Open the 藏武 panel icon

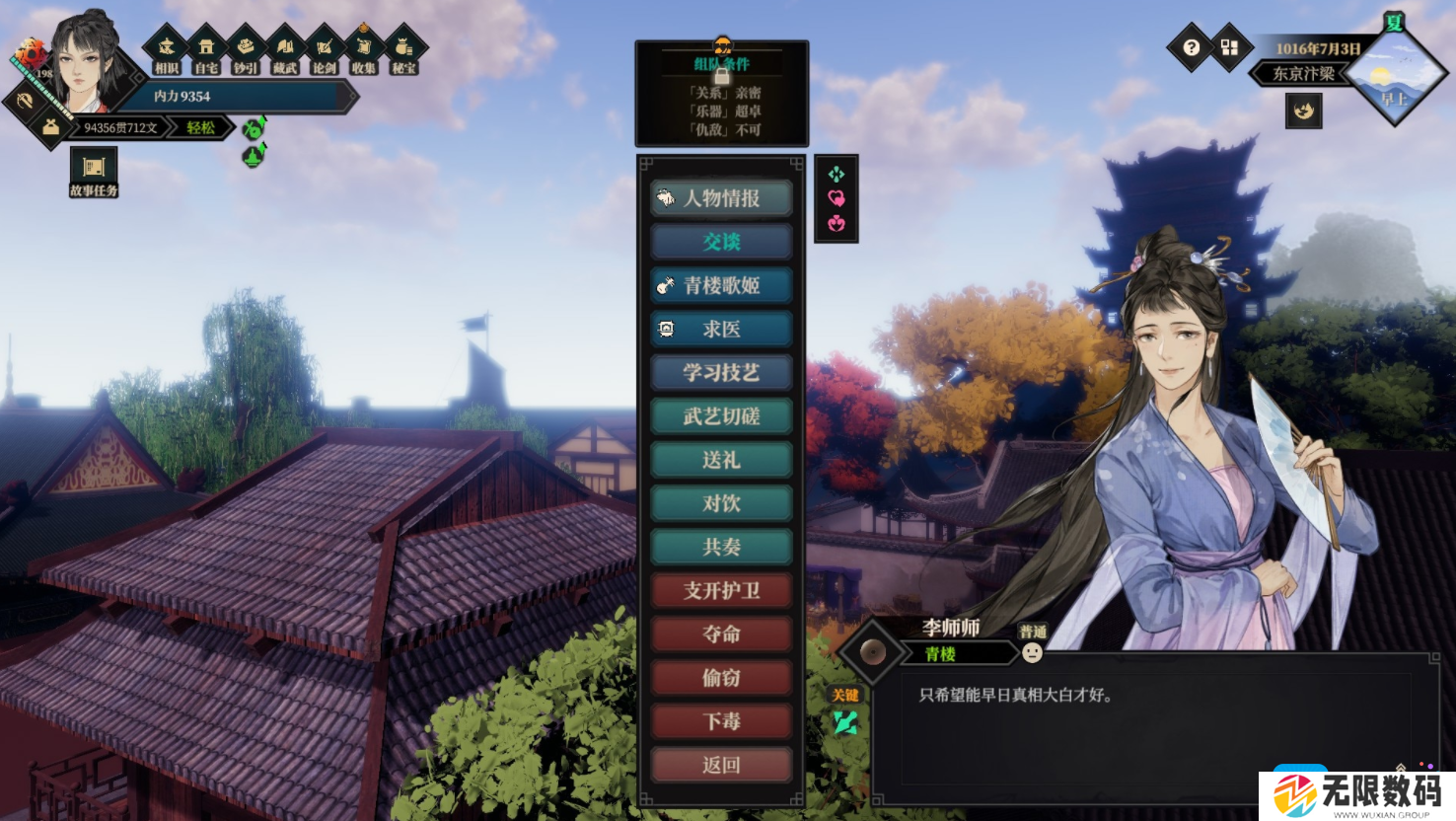point(286,45)
